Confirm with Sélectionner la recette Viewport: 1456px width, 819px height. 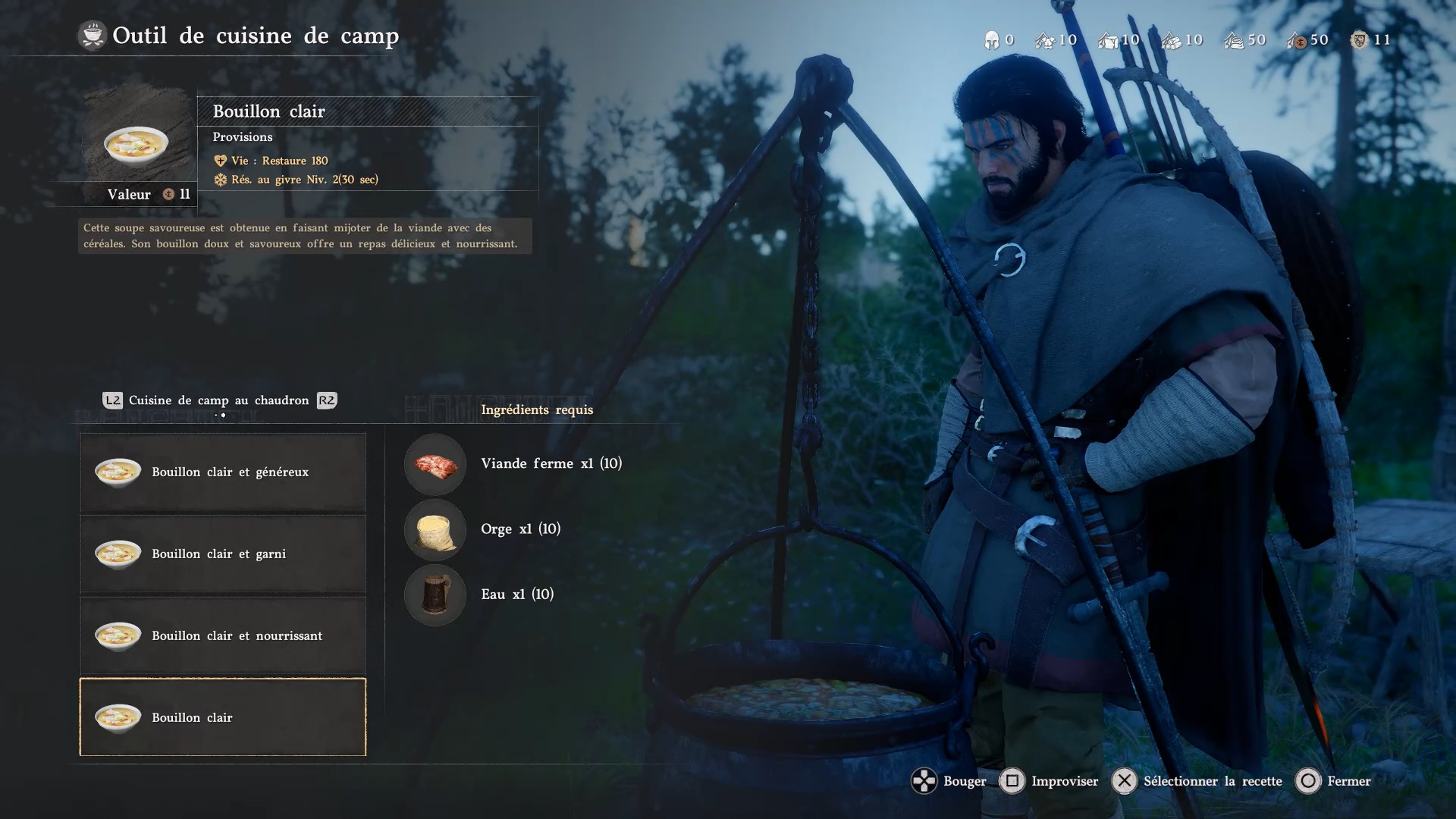[x=1198, y=781]
